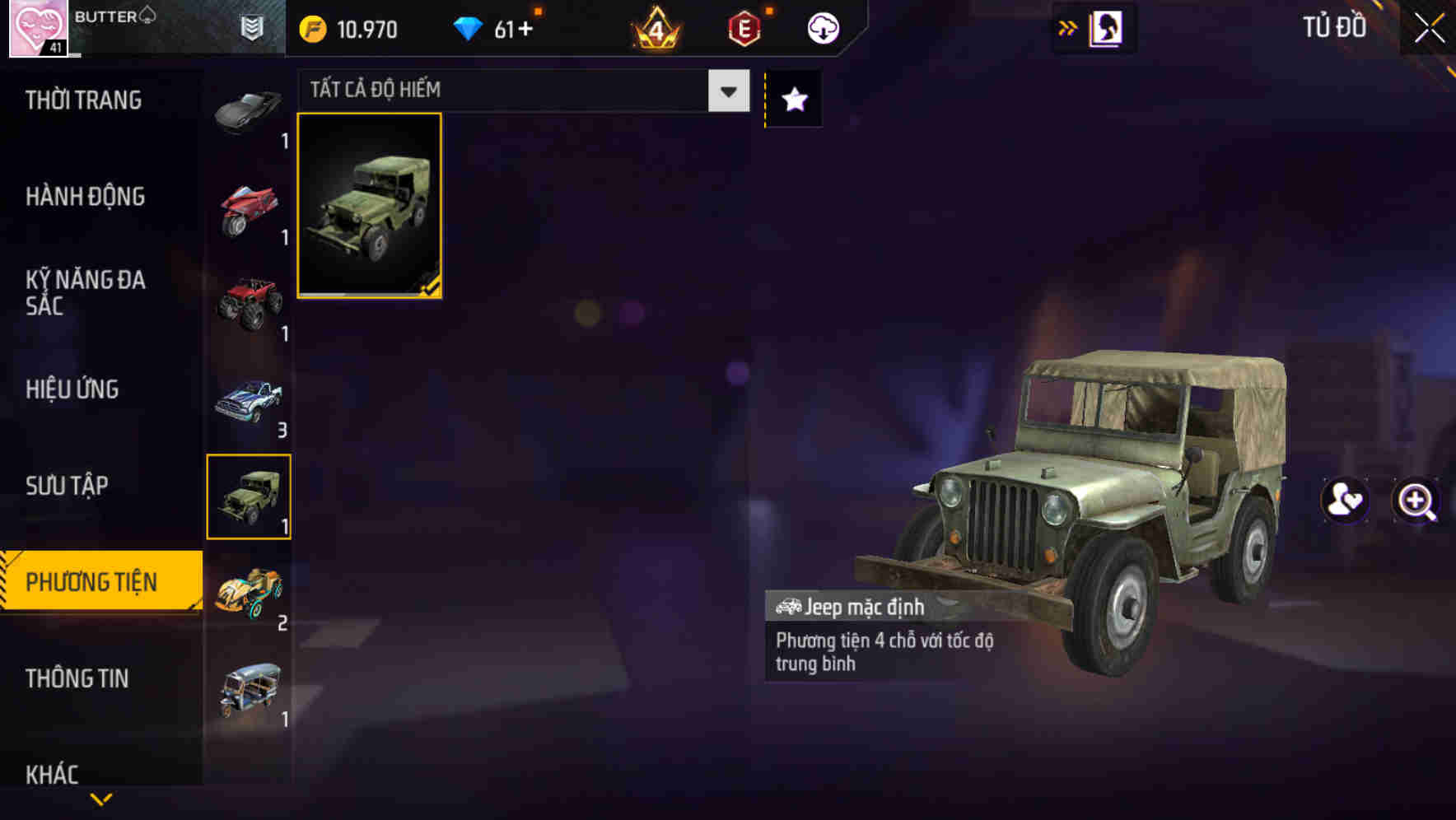1456x820 pixels.
Task: Open the cloud download icon in top bar
Action: pyautogui.click(x=822, y=26)
